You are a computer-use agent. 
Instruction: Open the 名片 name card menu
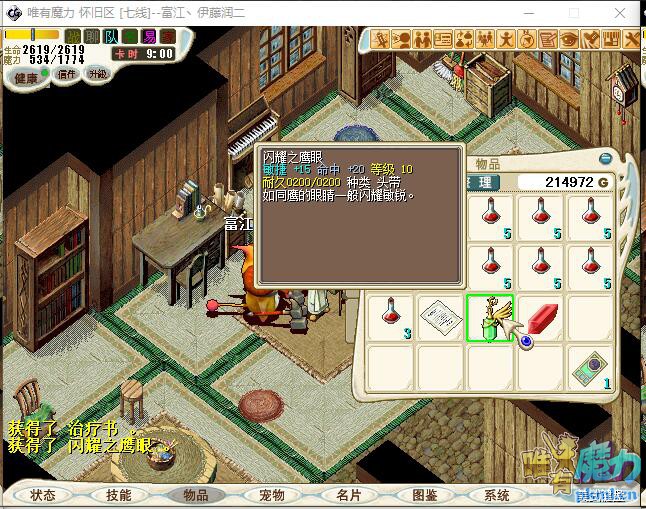(x=348, y=495)
